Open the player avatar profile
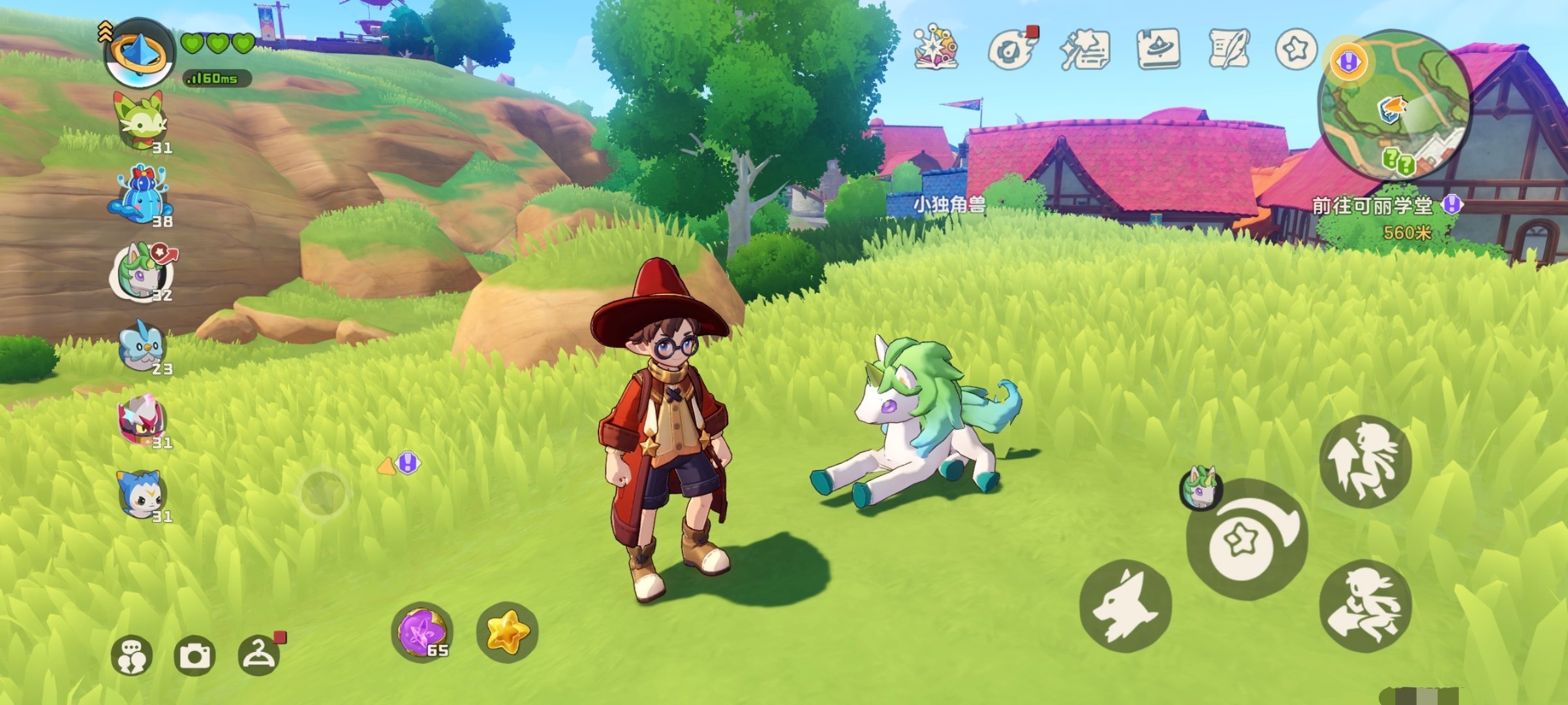 [x=139, y=54]
